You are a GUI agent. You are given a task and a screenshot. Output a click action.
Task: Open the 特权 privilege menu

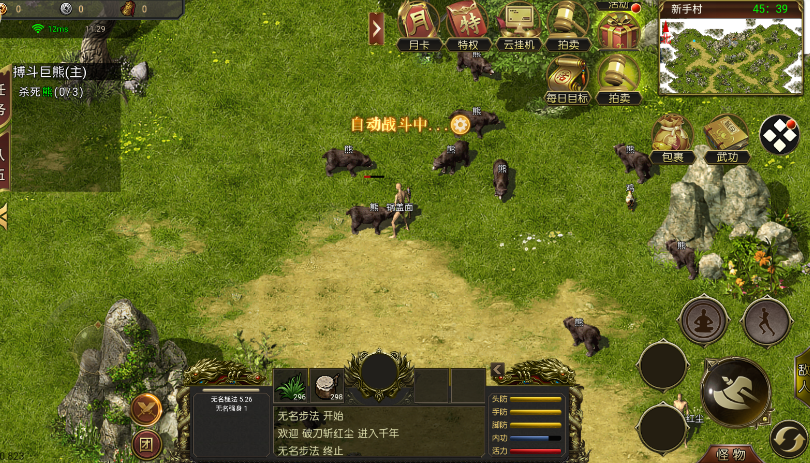tap(467, 23)
